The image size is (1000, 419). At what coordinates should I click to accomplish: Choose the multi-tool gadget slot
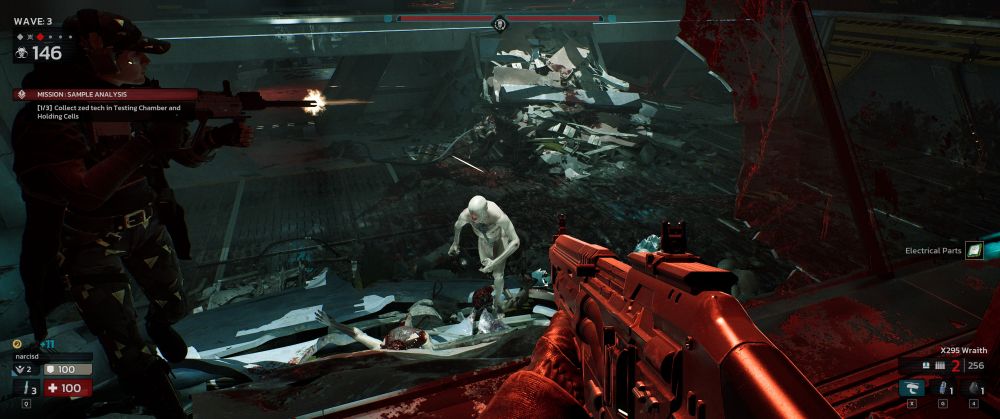tap(910, 389)
